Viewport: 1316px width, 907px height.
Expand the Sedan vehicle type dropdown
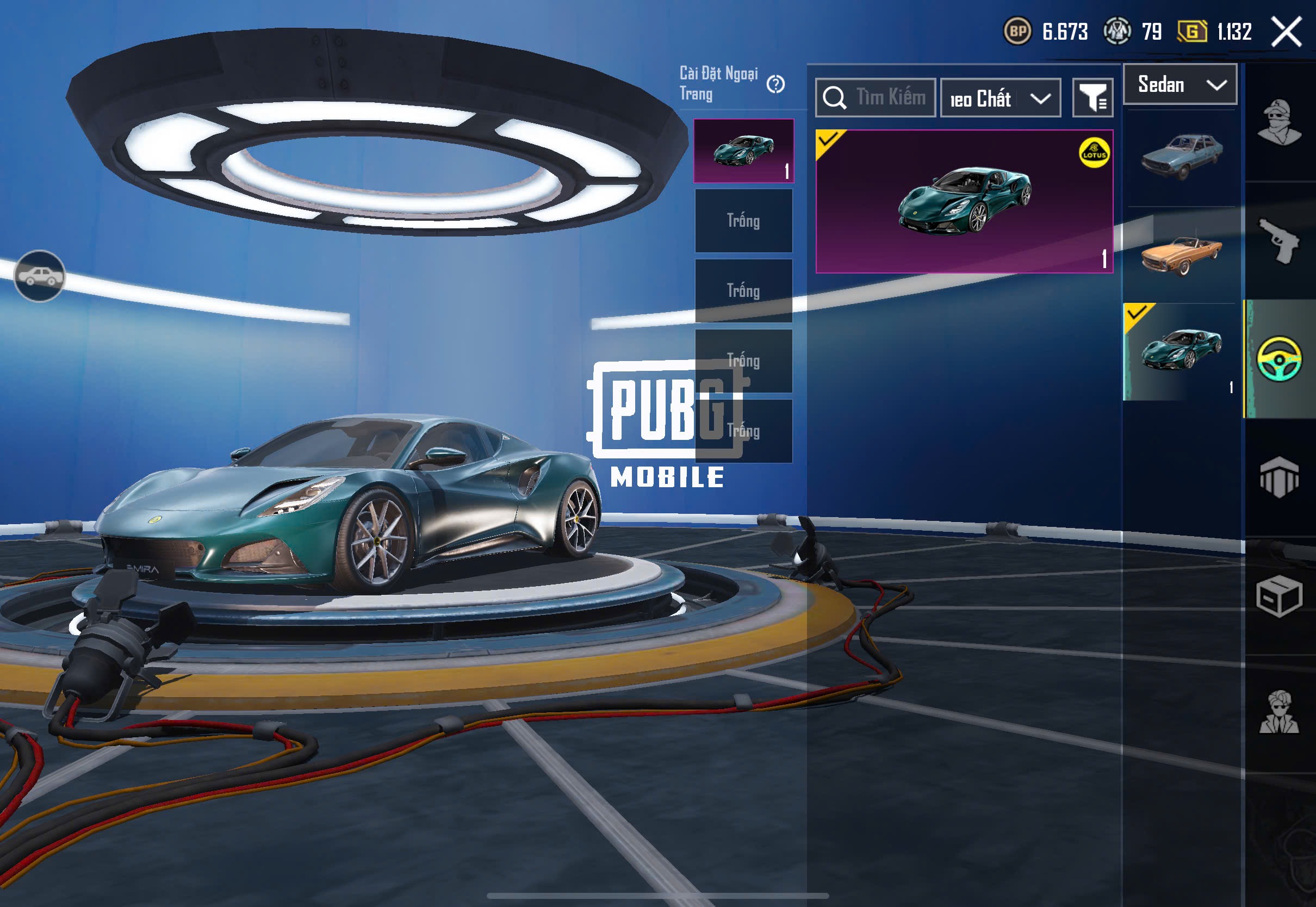(1180, 85)
